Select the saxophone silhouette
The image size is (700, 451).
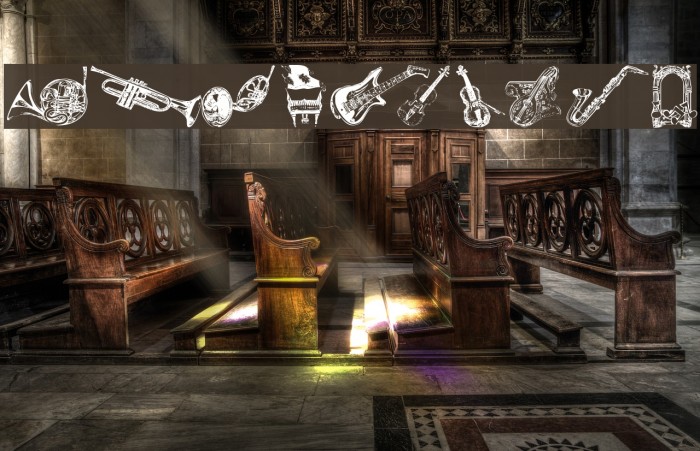(603, 96)
